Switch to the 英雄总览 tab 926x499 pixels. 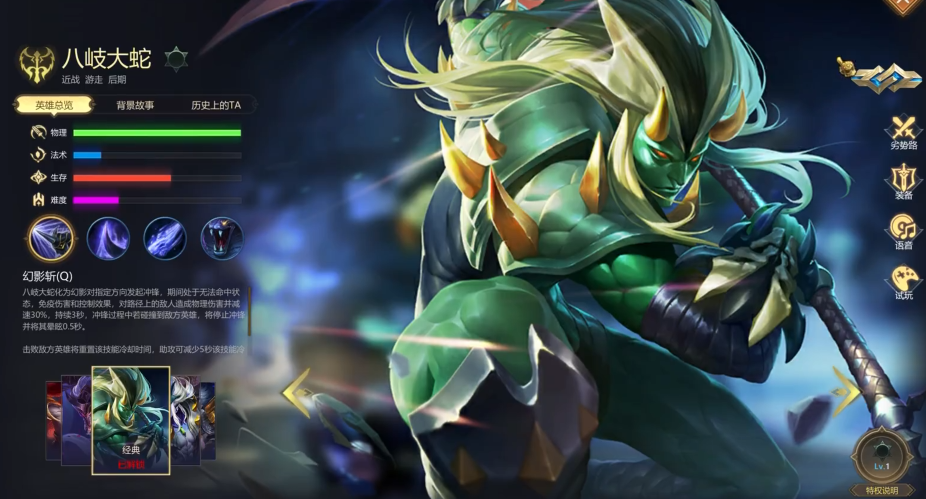(x=54, y=105)
